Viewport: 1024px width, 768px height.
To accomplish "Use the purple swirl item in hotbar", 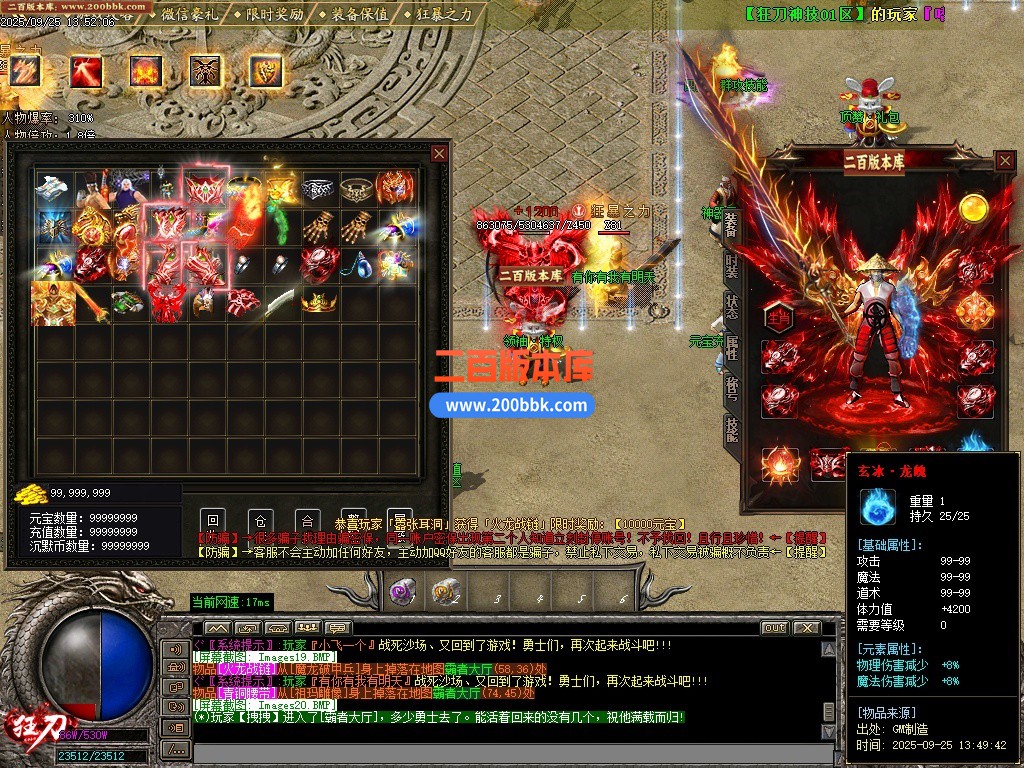I will [x=403, y=592].
